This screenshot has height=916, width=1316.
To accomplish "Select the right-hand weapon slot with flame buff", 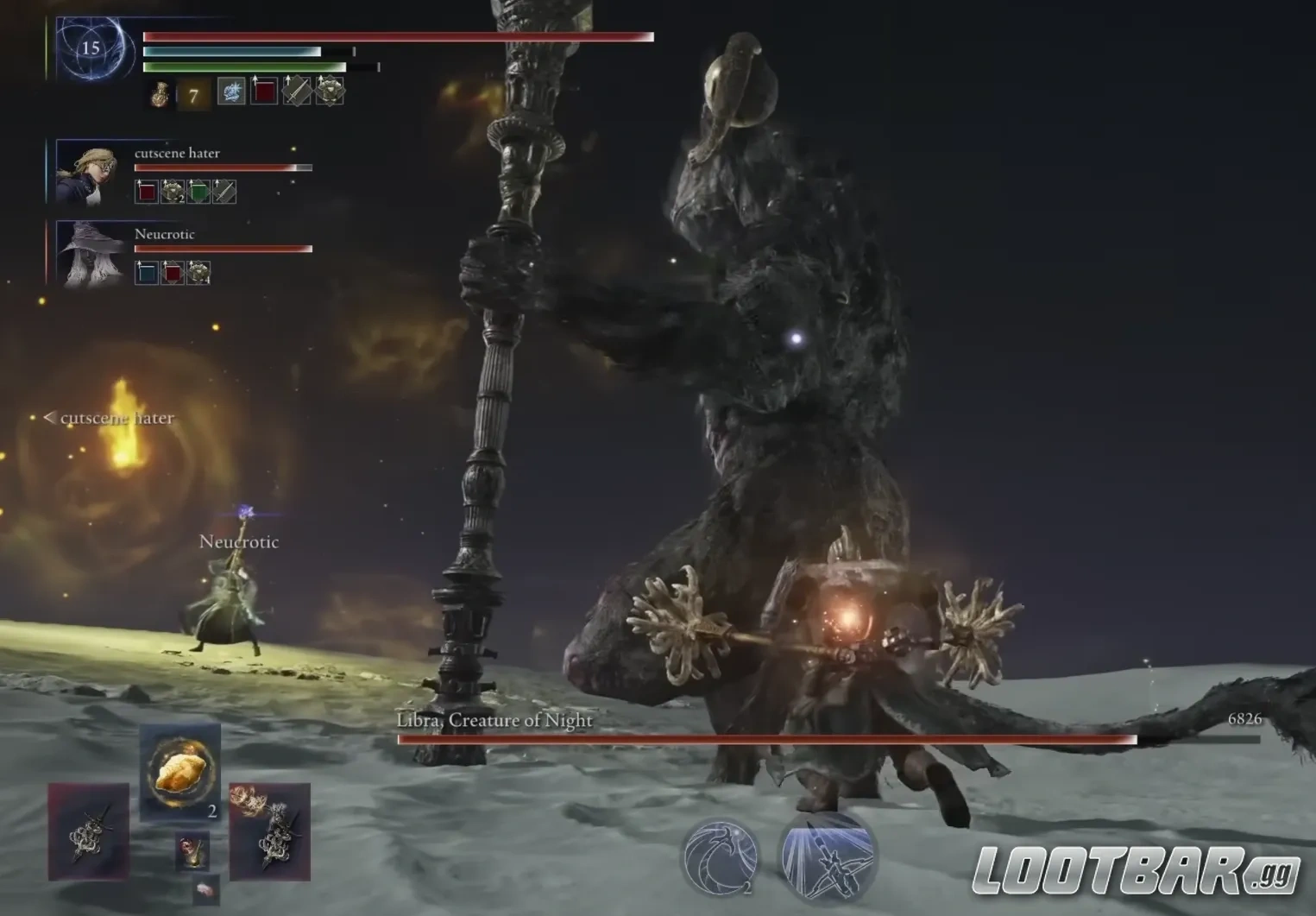I will point(269,831).
